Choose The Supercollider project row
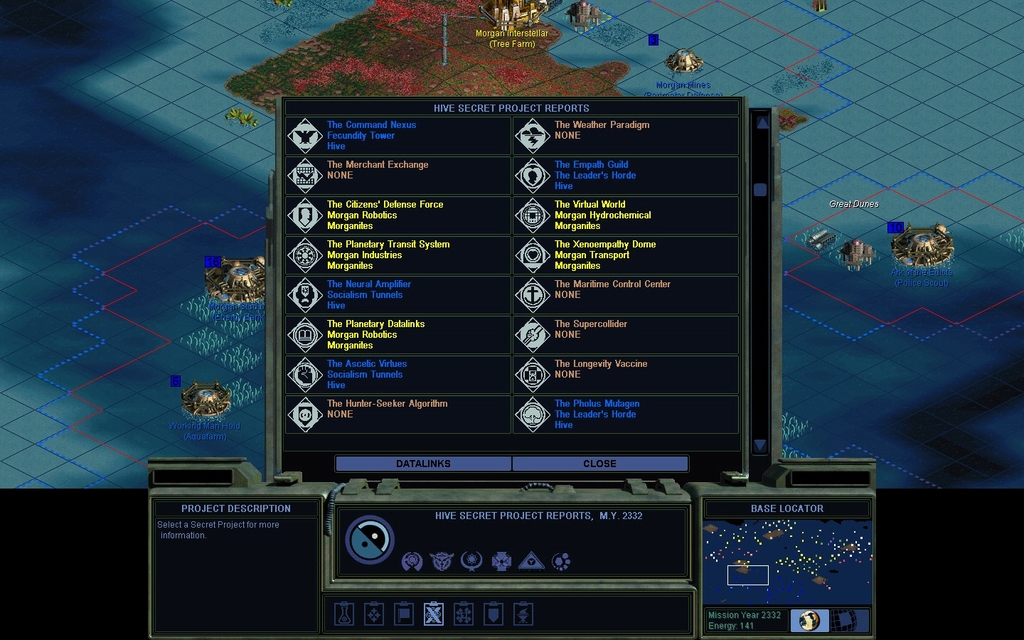 (626, 335)
